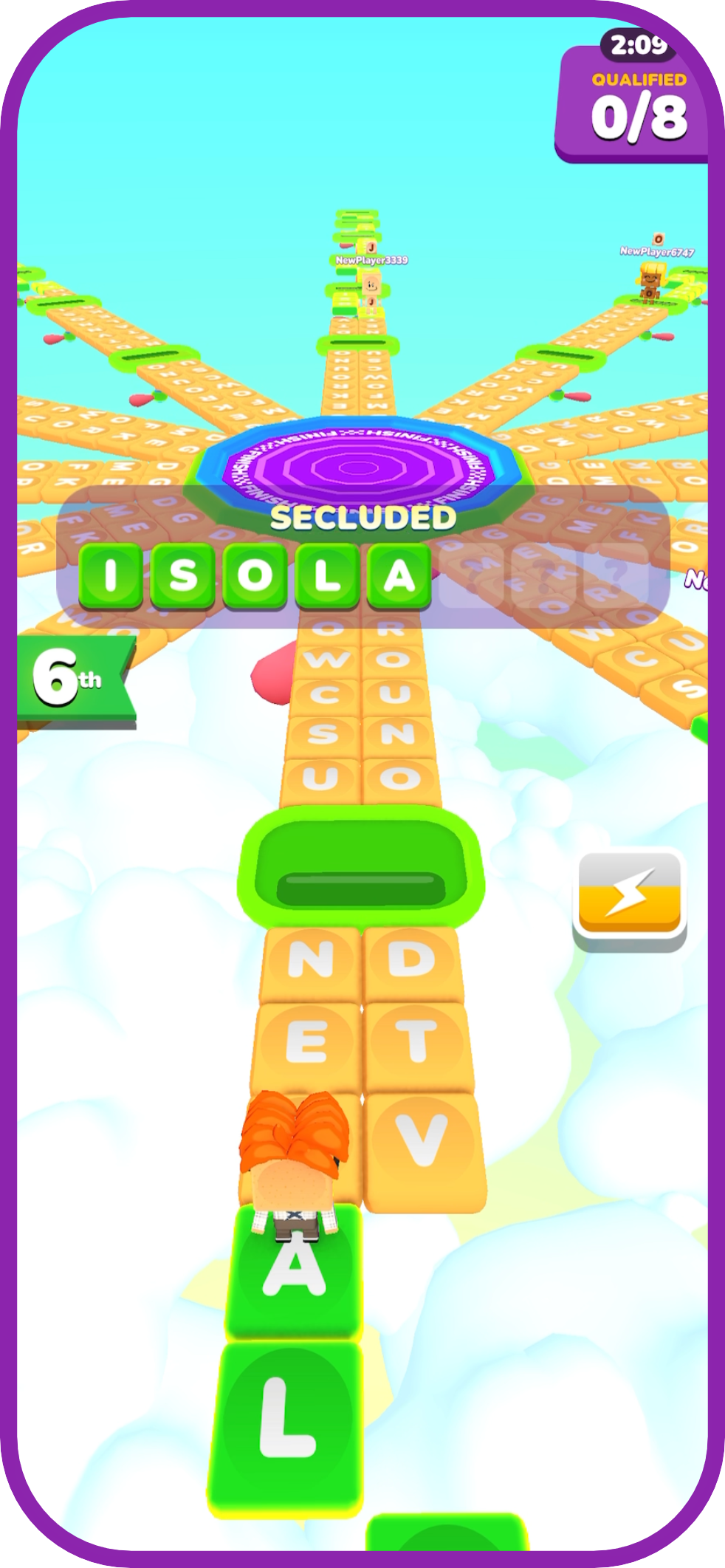Choose the large T letter tile
The height and width of the screenshot is (1568, 725).
click(416, 1043)
